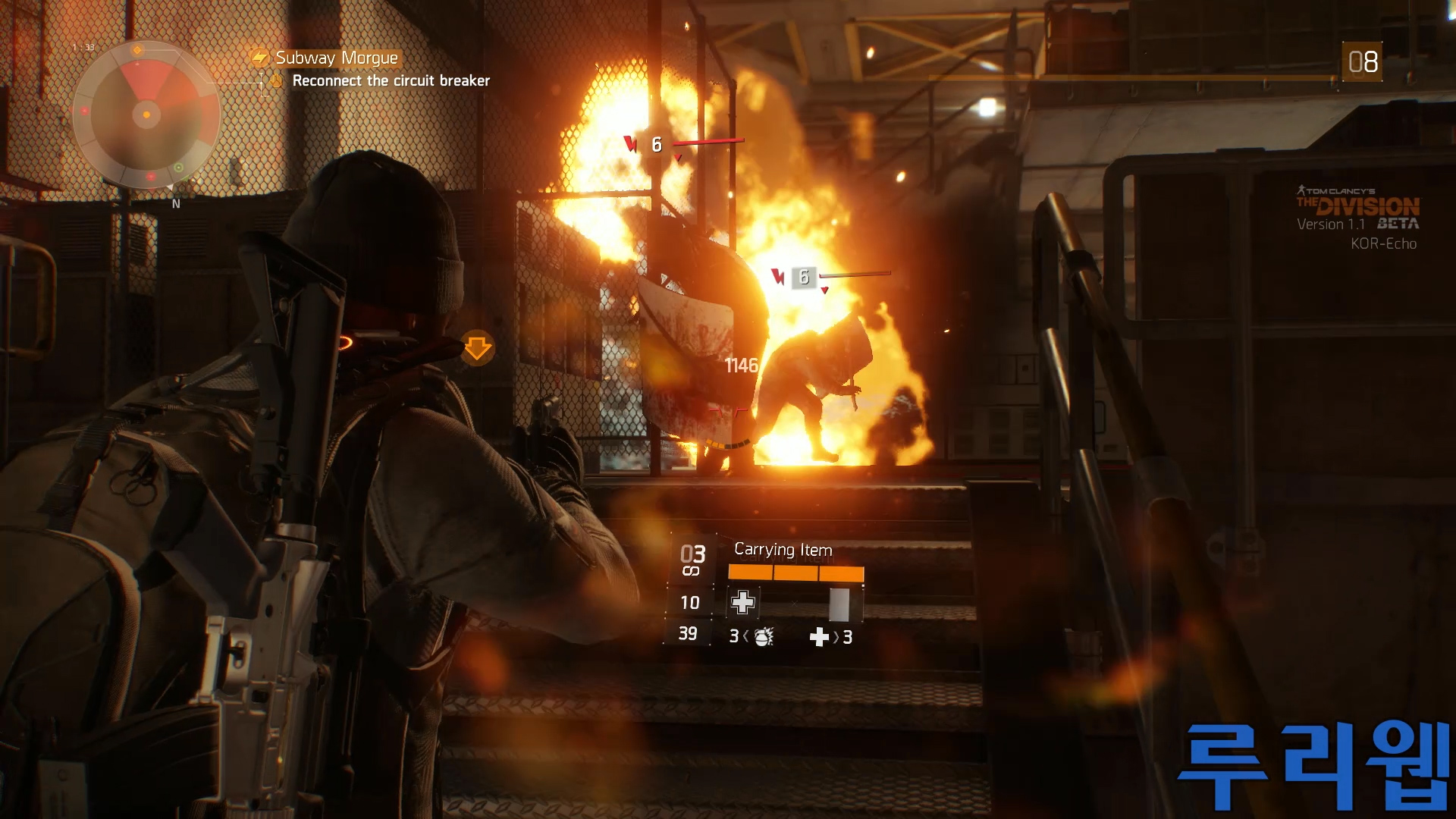The width and height of the screenshot is (1456, 819).
Task: Activate the white rectangular skill slot
Action: click(x=839, y=604)
